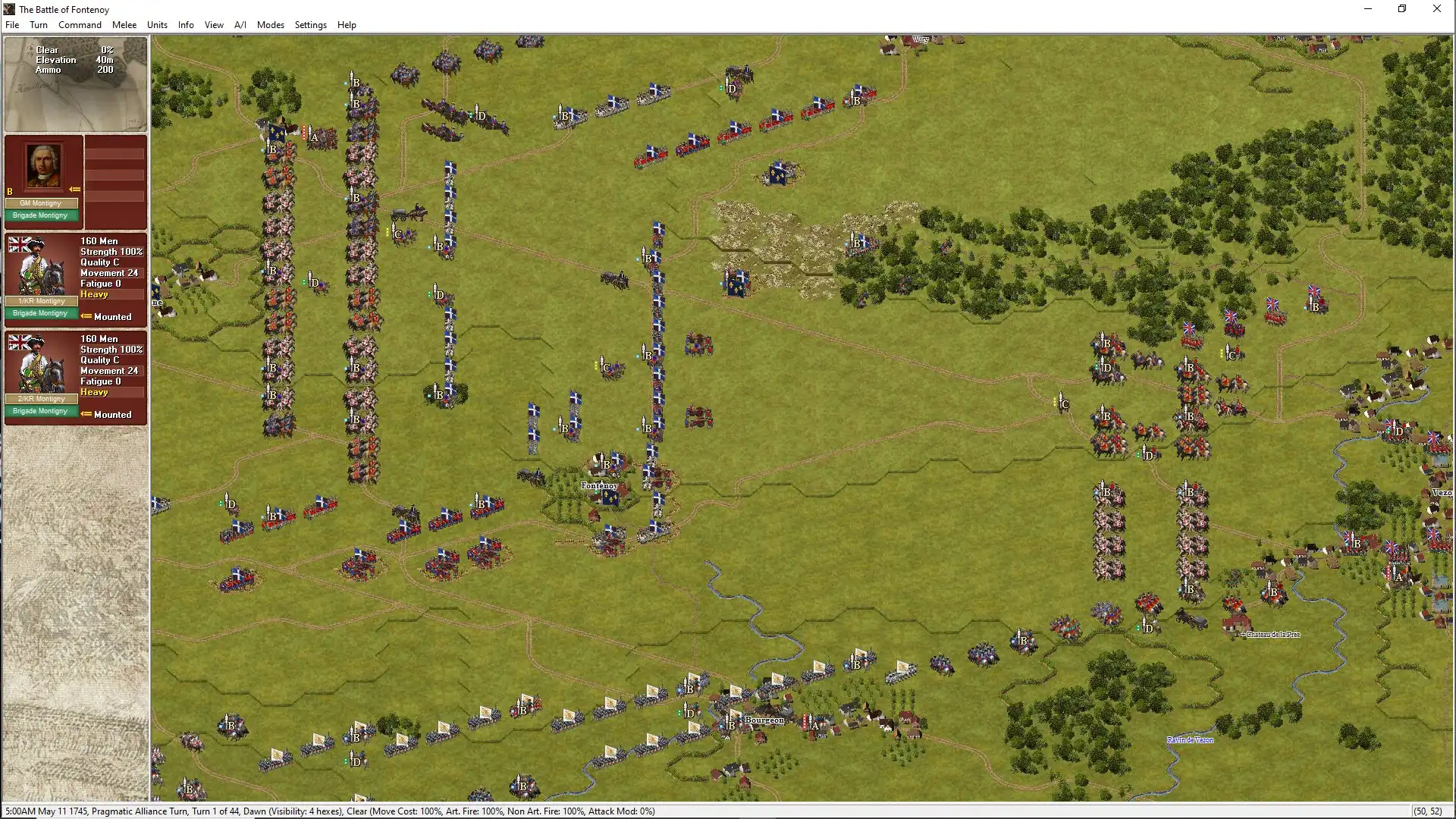Open the A/I menu
Viewport: 1456px width, 819px height.
pyautogui.click(x=240, y=24)
